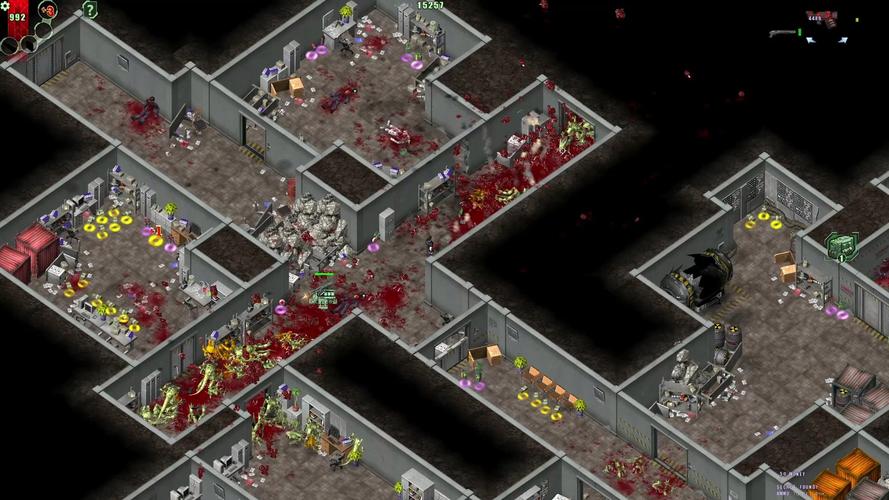Open the question mark help icon
Viewport: 889px width, 500px height.
pyautogui.click(x=90, y=10)
